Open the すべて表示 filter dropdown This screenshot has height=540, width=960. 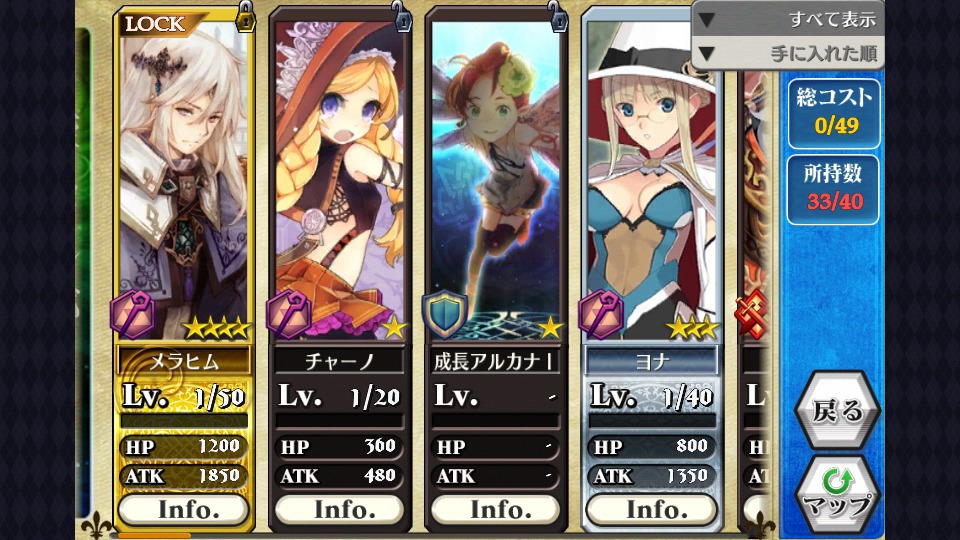pos(787,19)
